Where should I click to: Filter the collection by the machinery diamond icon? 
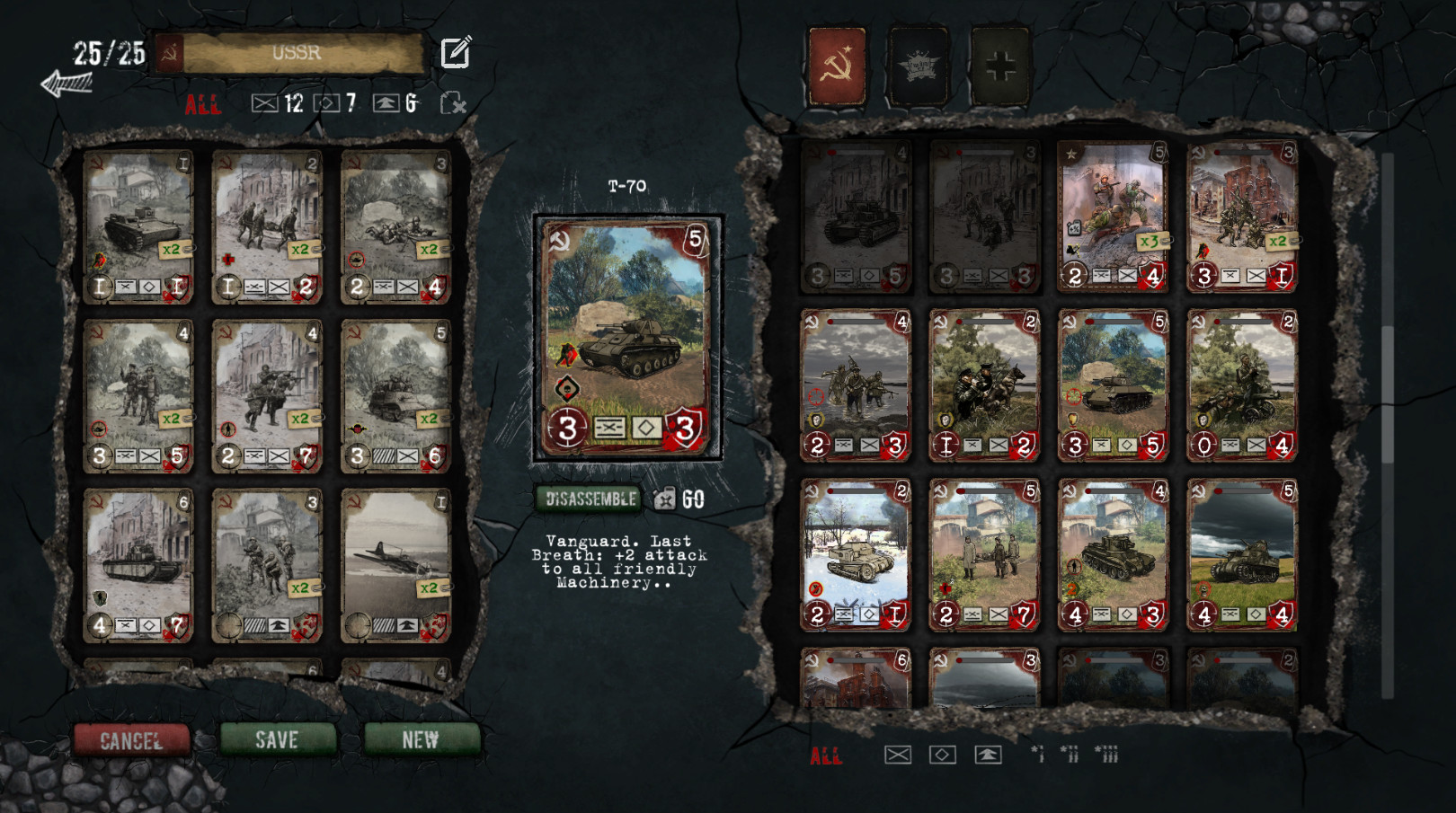coord(941,756)
